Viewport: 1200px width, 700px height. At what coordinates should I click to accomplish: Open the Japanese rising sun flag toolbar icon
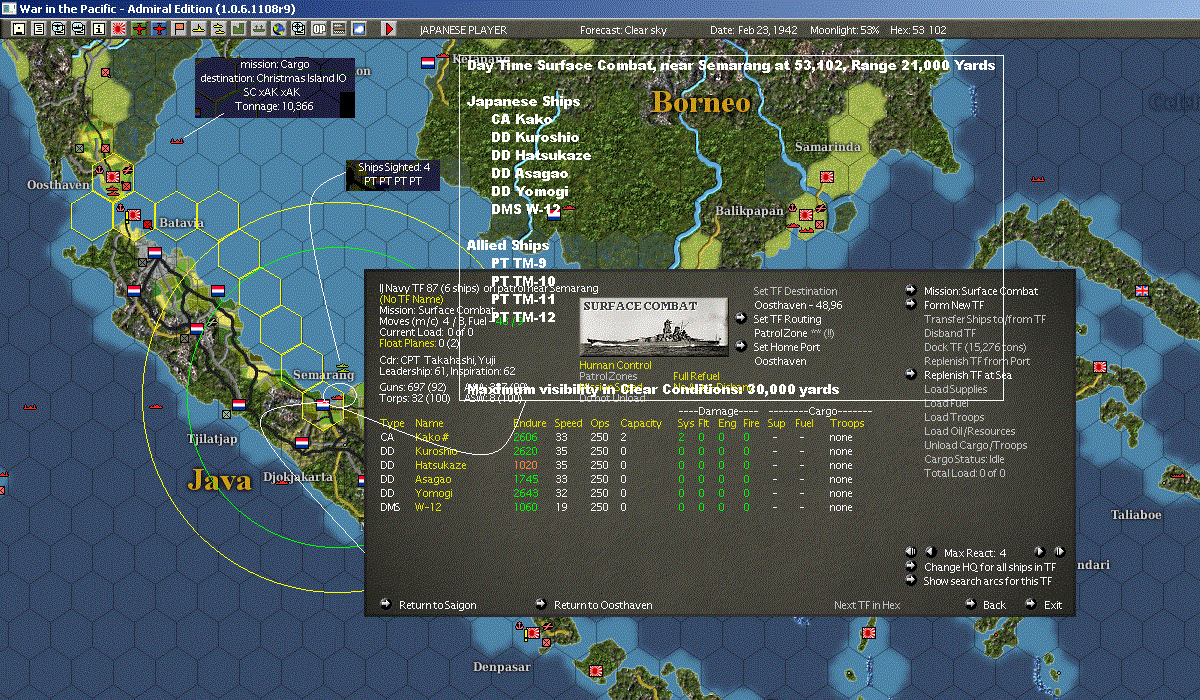coord(116,29)
